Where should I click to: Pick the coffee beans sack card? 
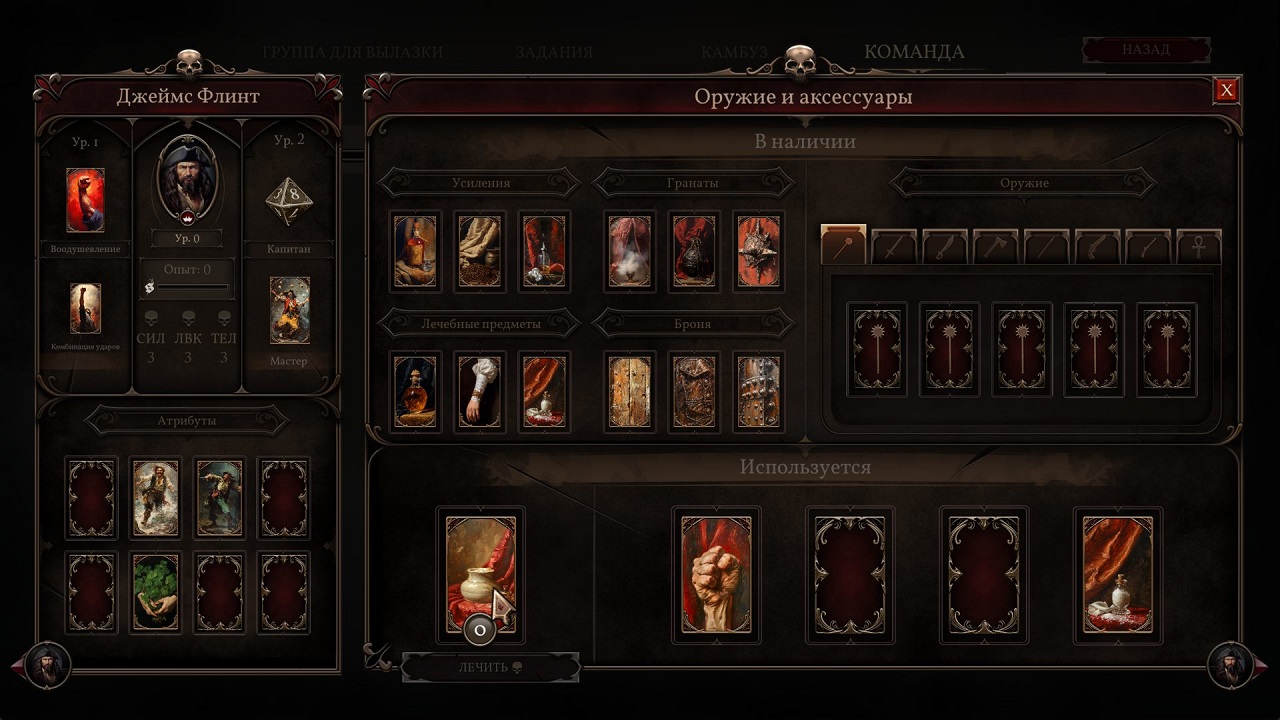(479, 251)
